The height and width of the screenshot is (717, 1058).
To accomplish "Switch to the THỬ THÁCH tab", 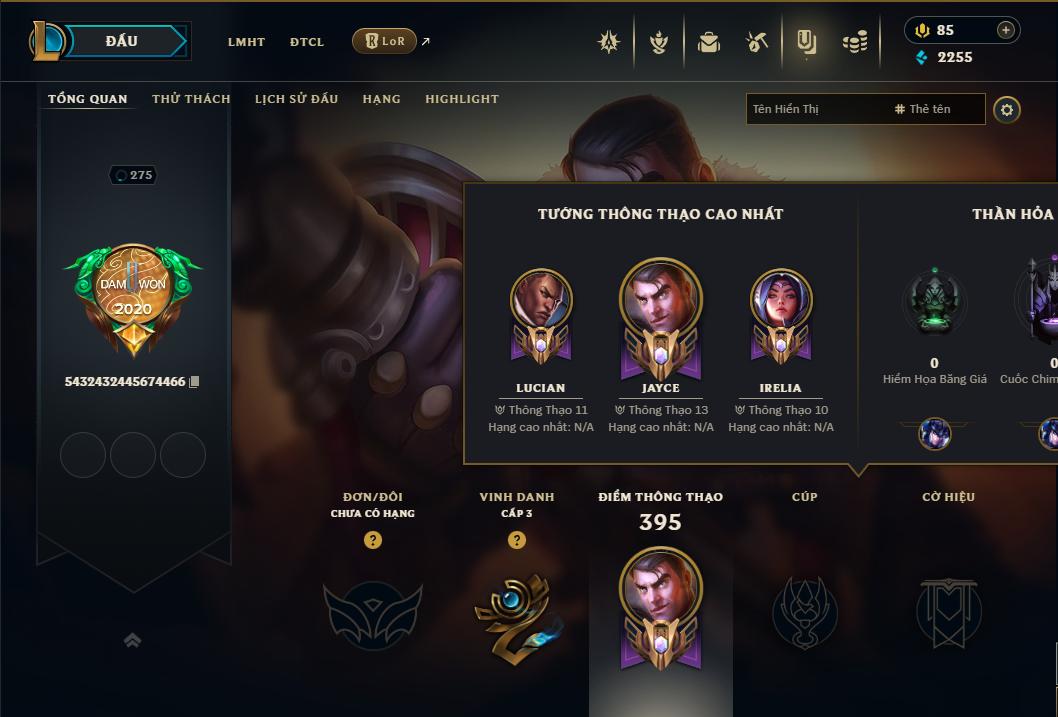I will pos(191,99).
